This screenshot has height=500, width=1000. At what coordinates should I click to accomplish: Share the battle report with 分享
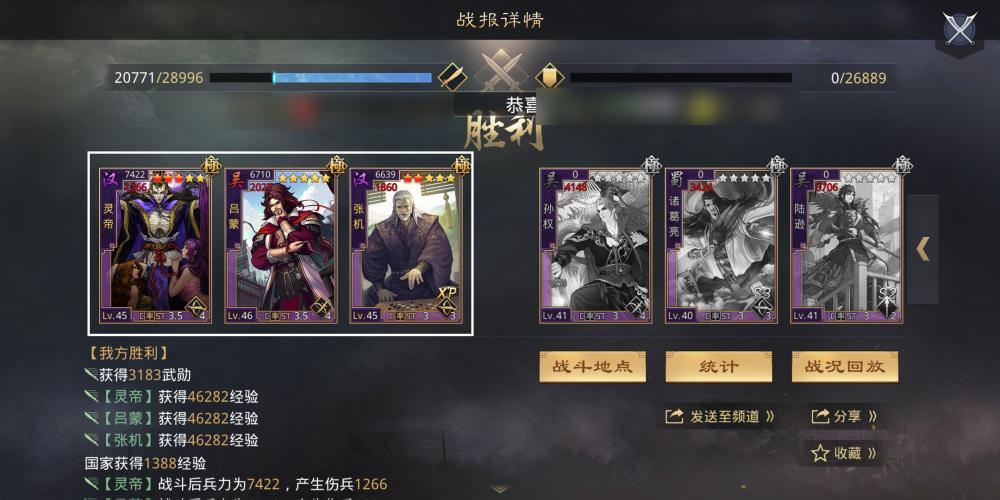(845, 416)
